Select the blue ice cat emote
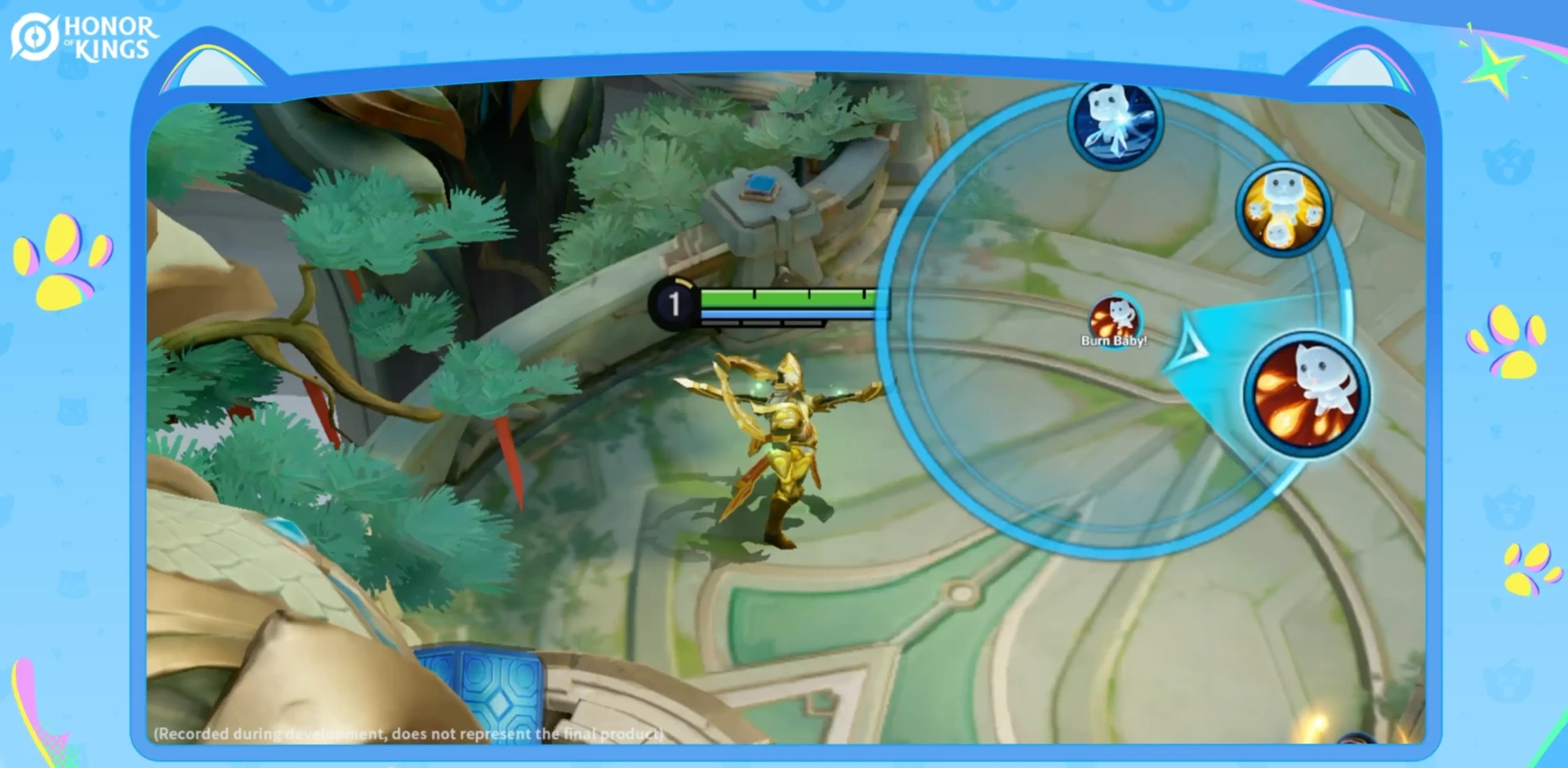The width and height of the screenshot is (1568, 768). (x=1115, y=124)
